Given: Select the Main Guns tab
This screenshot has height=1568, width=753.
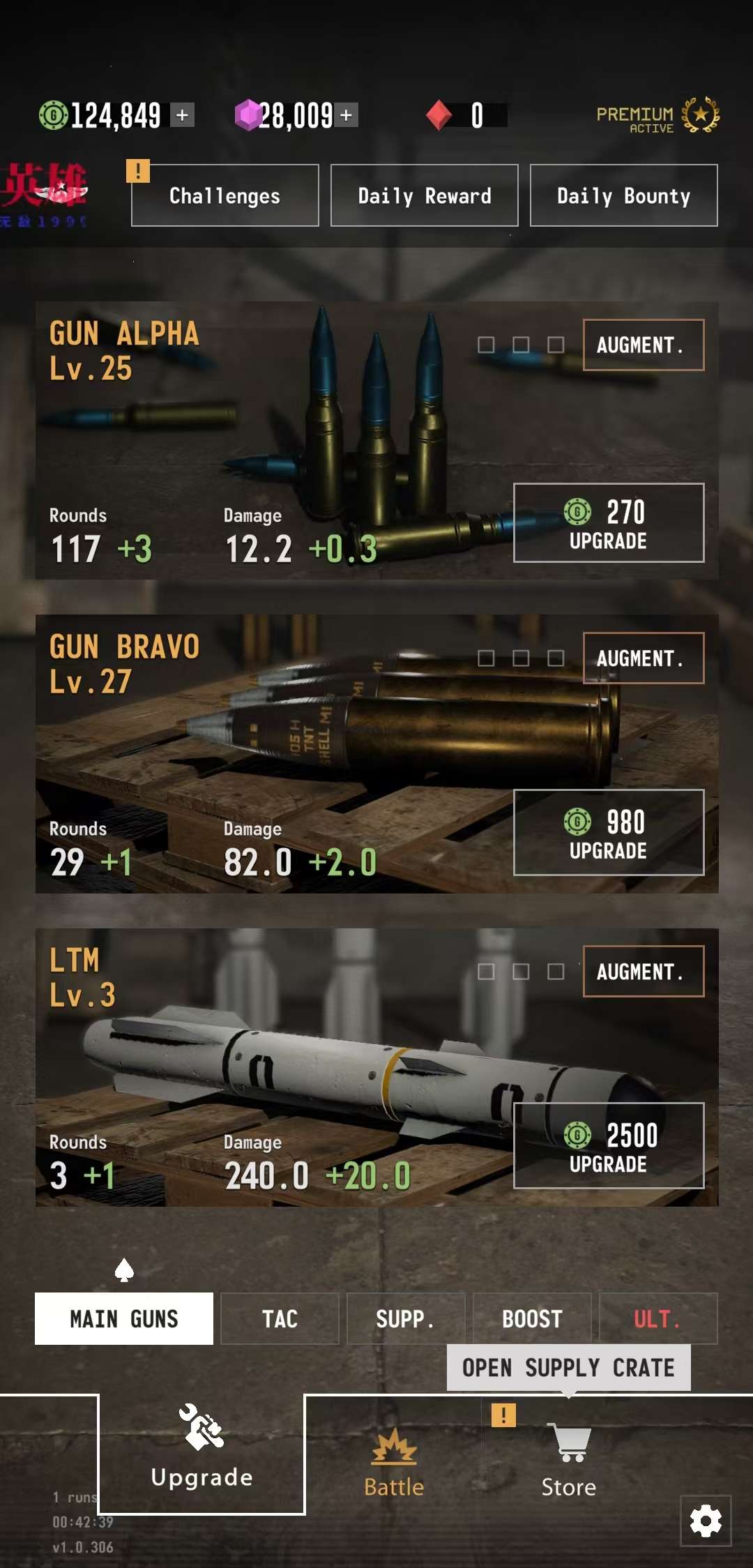Looking at the screenshot, I should (x=124, y=1318).
